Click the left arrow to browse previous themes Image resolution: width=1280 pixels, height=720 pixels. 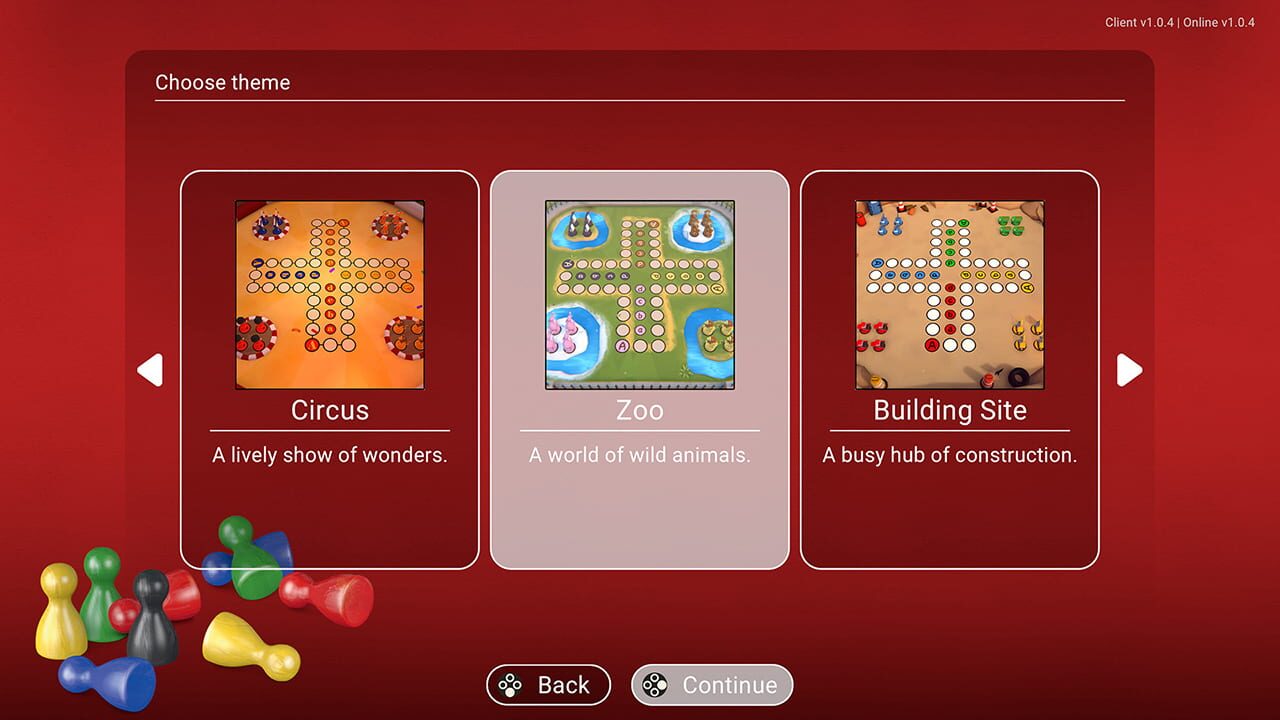pyautogui.click(x=150, y=370)
